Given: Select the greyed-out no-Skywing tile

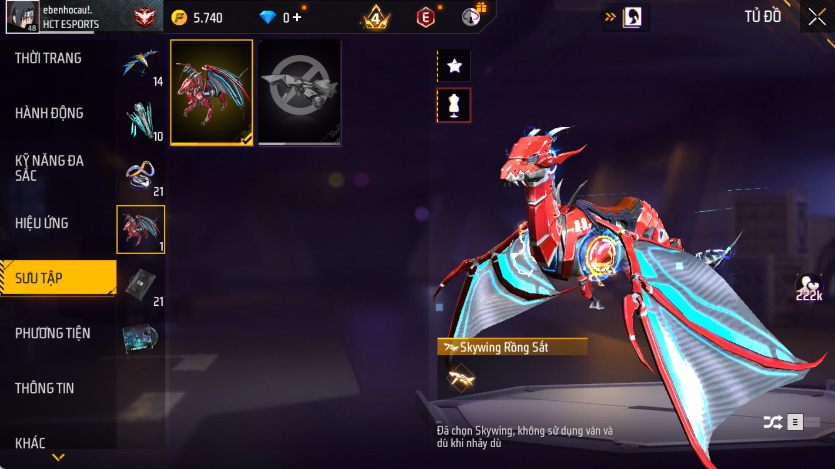Looking at the screenshot, I should (x=300, y=92).
